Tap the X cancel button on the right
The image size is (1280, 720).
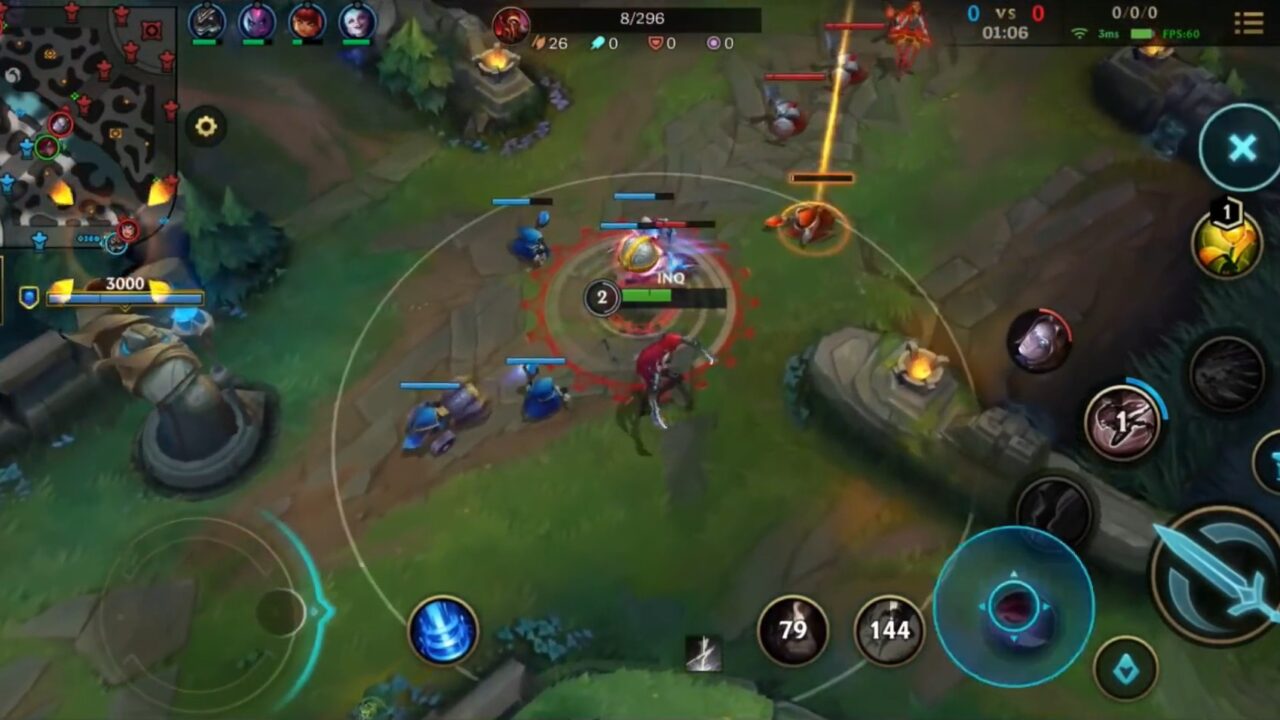1240,148
